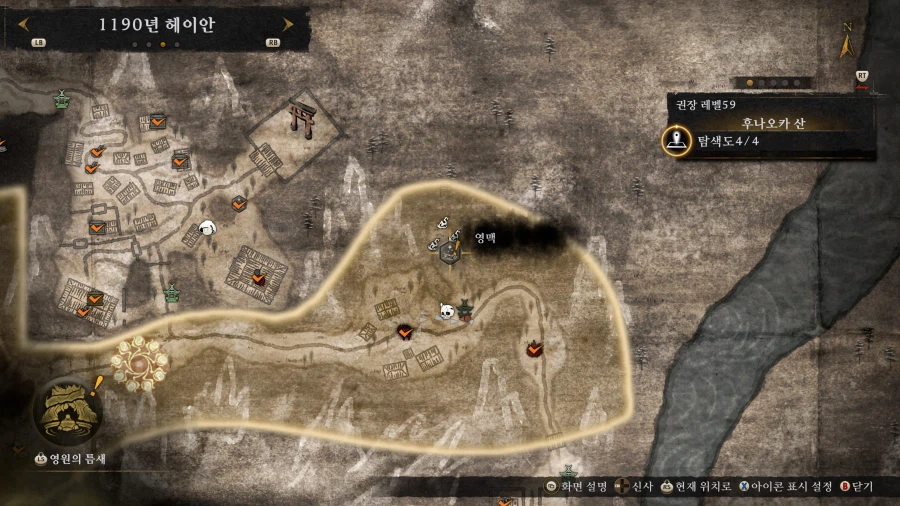The height and width of the screenshot is (506, 900).
Task: Jump to current location with 현재 위치로
Action: pos(697,487)
